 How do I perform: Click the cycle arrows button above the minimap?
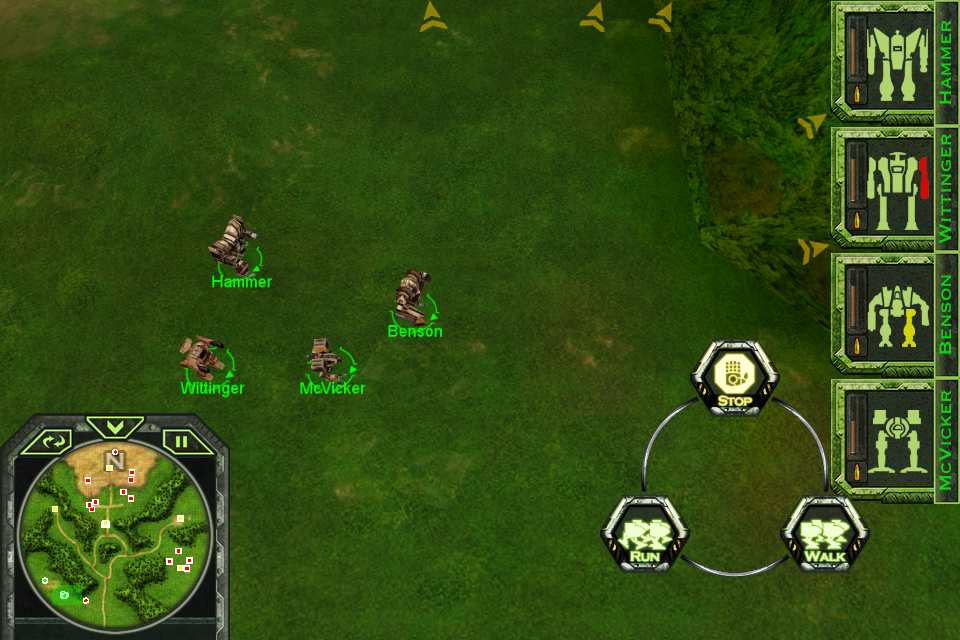point(53,440)
